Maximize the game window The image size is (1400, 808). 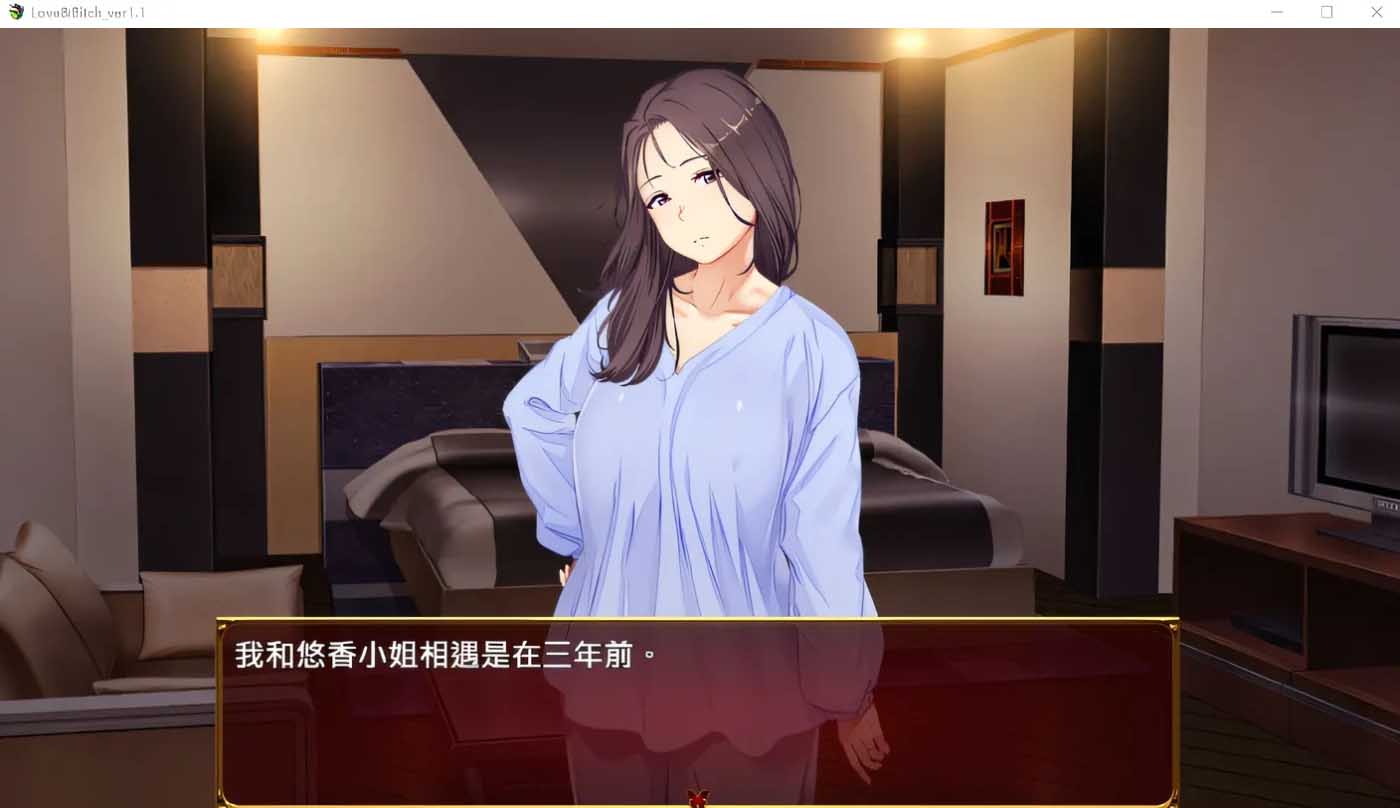click(1326, 12)
